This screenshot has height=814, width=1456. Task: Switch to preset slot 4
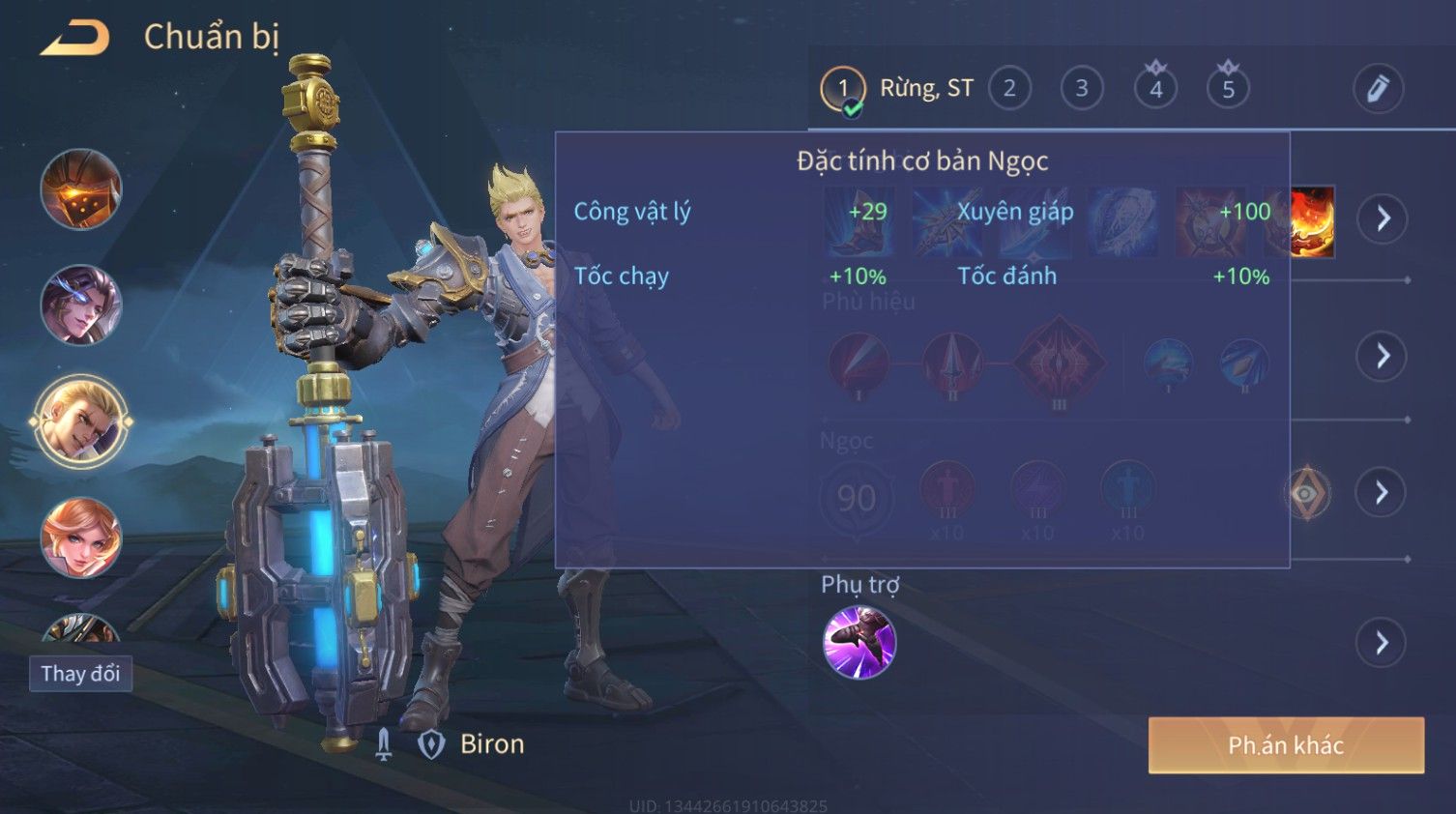pyautogui.click(x=1155, y=89)
